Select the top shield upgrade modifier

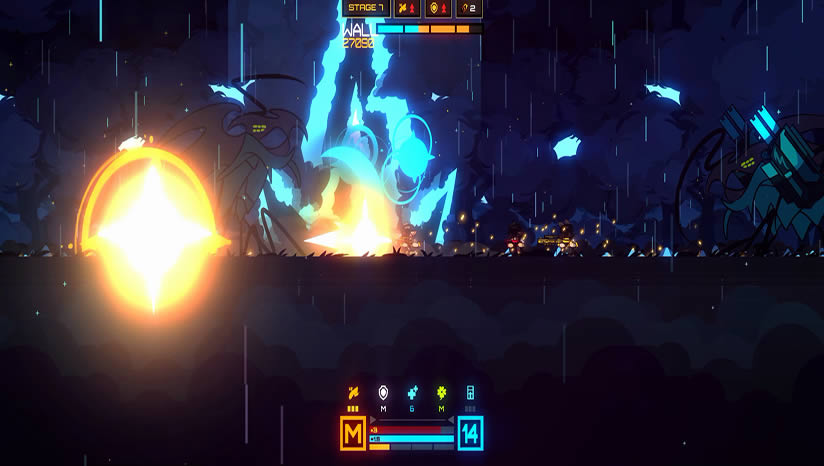click(438, 8)
